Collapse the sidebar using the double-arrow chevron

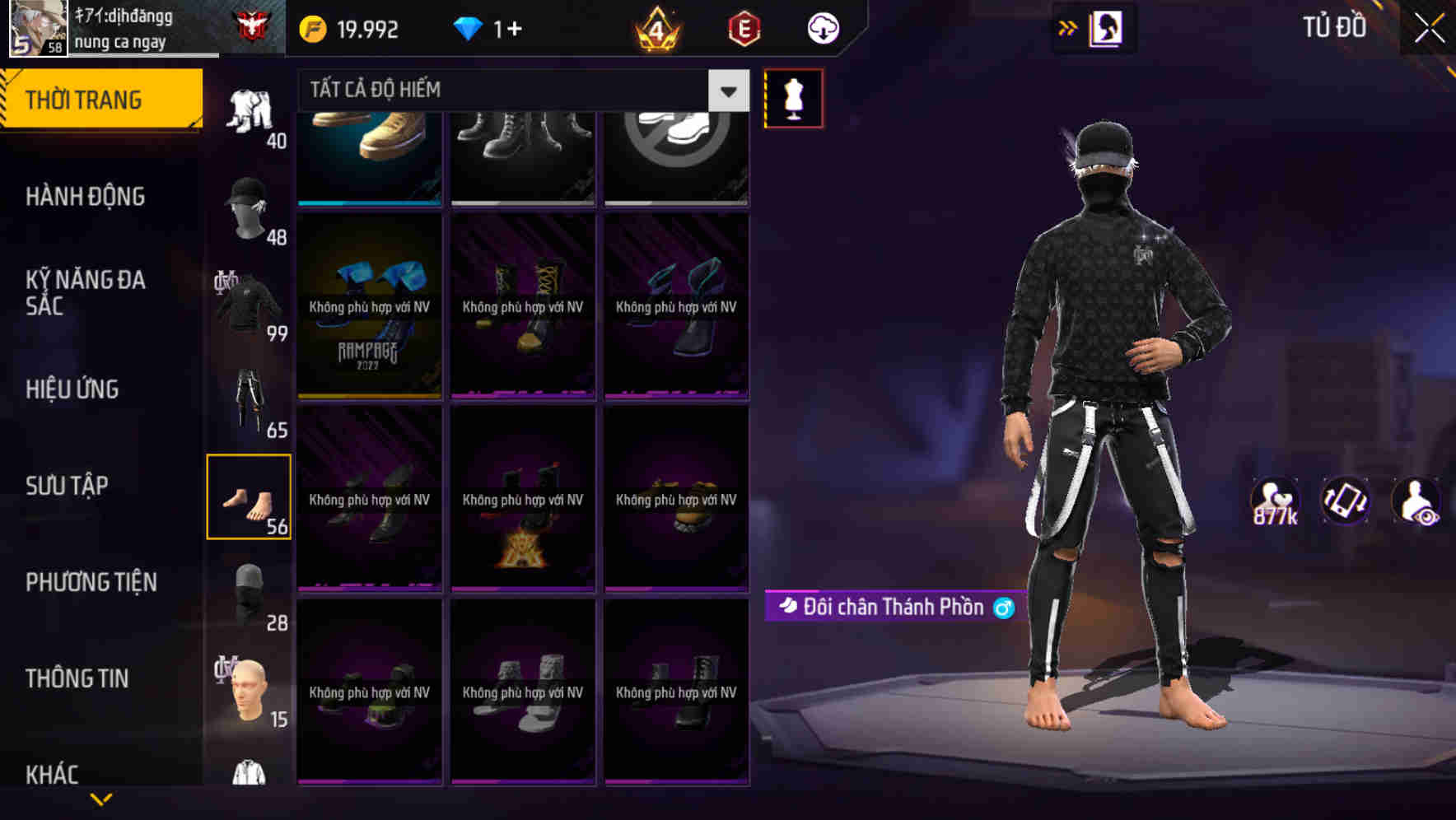(1068, 27)
